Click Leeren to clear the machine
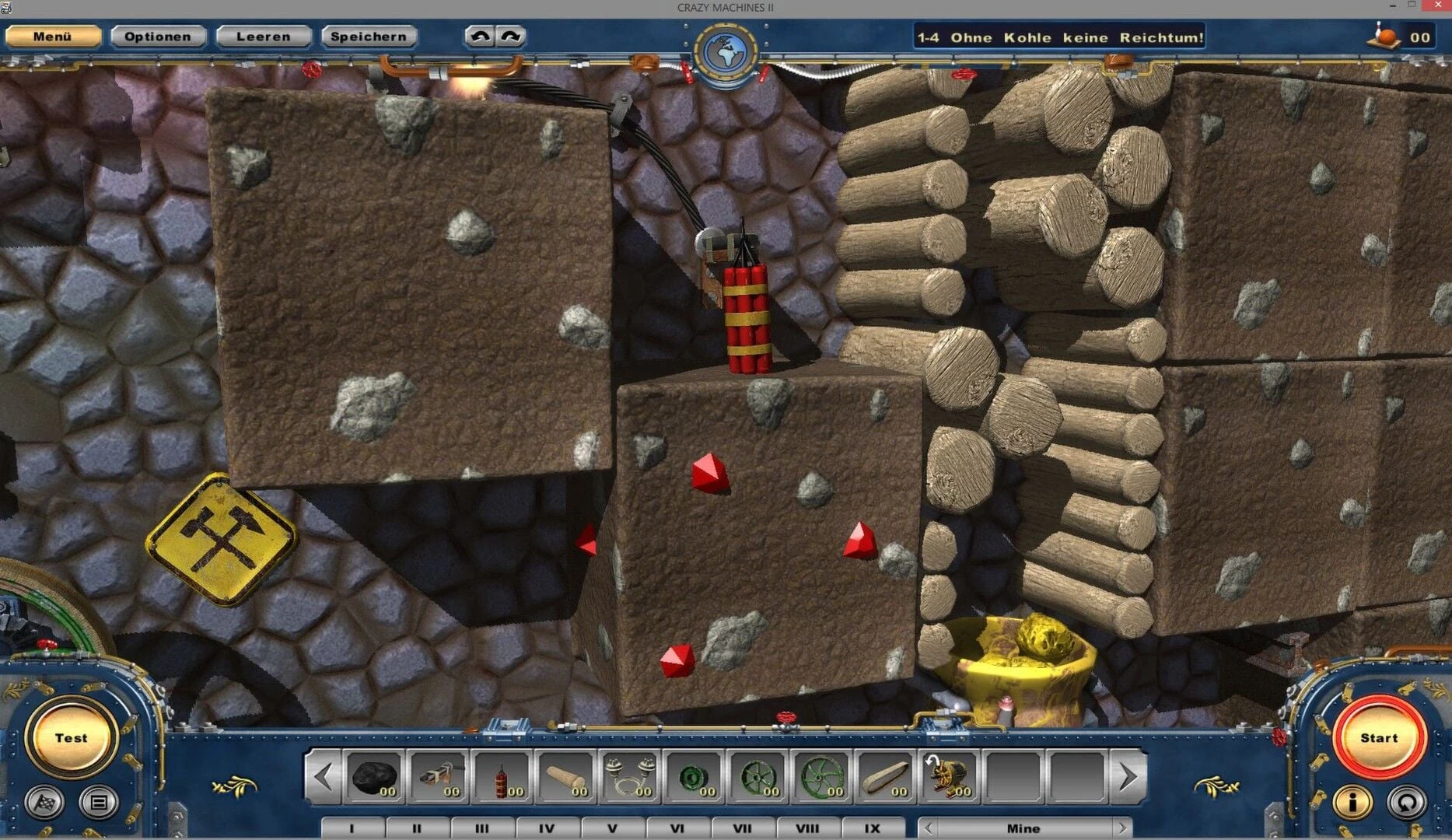 click(264, 37)
